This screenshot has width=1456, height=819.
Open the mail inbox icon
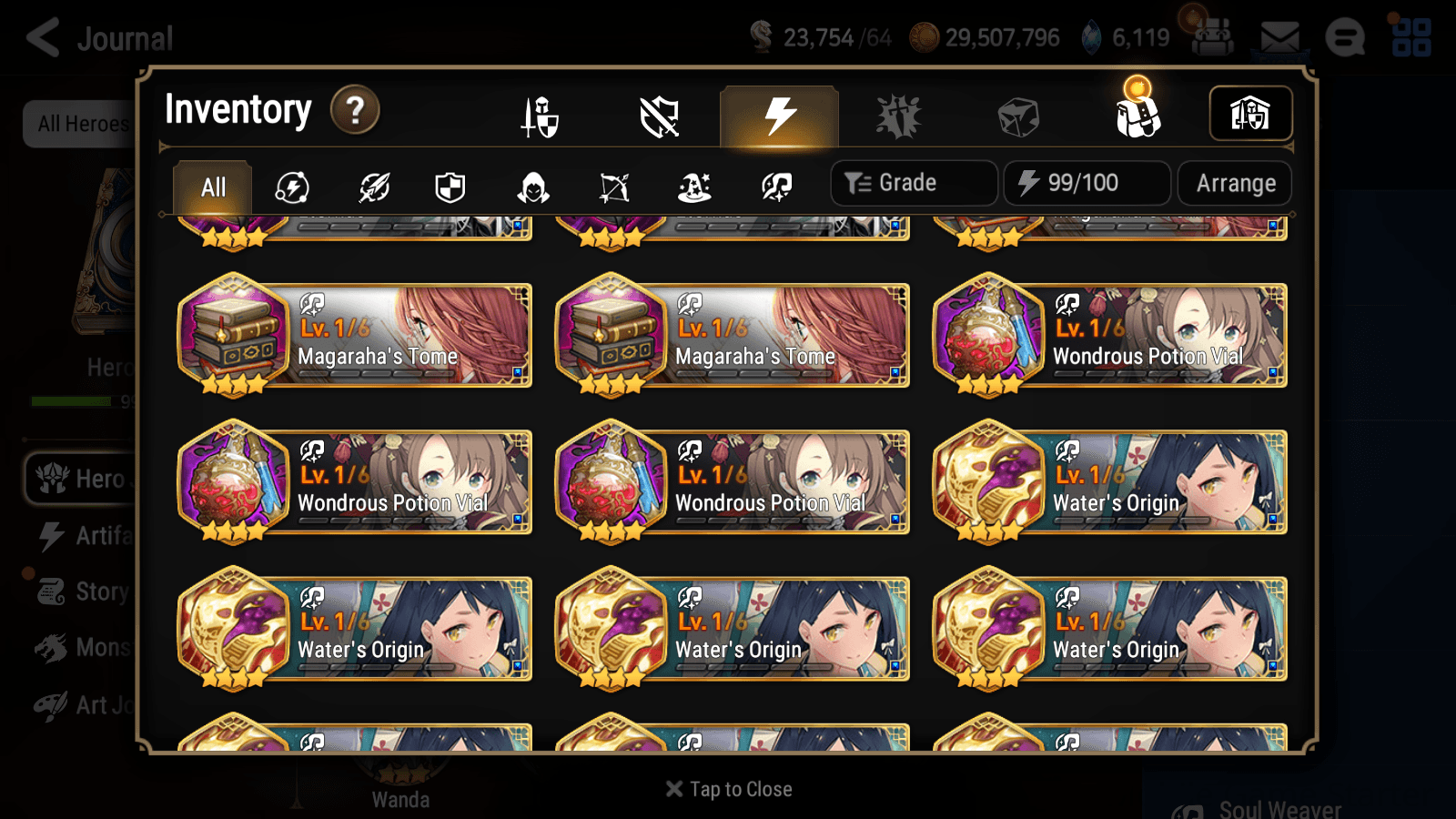click(1278, 36)
